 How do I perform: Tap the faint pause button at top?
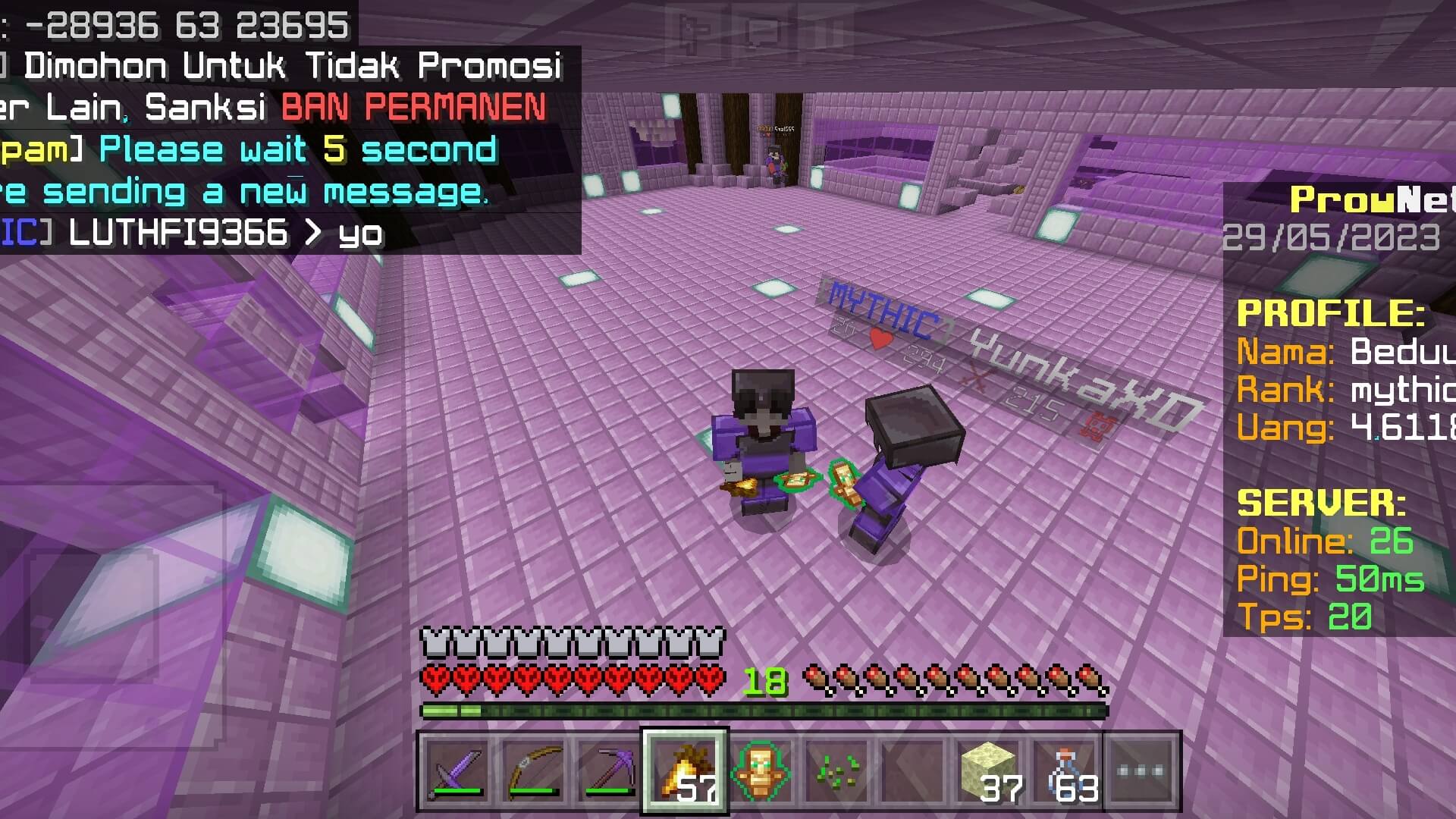click(829, 30)
